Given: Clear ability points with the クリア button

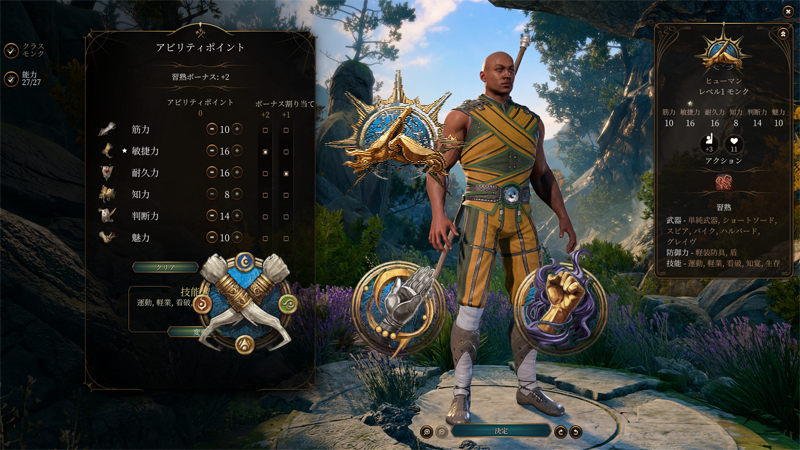Looking at the screenshot, I should coord(166,267).
